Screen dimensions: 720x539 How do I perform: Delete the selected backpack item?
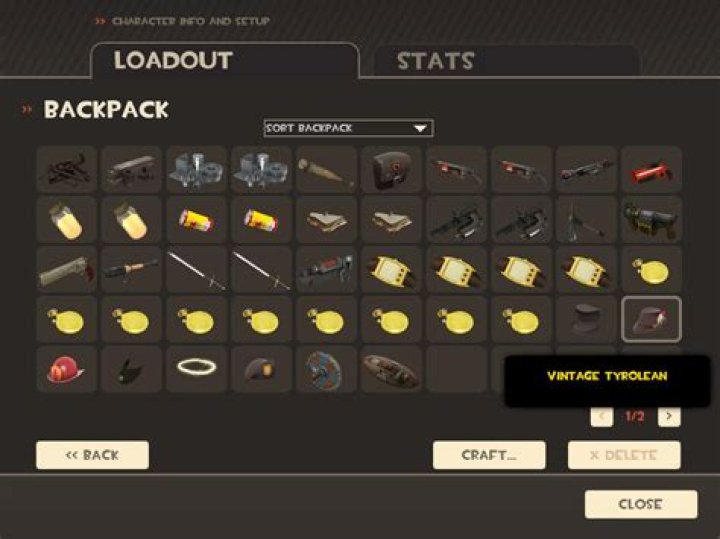(624, 455)
